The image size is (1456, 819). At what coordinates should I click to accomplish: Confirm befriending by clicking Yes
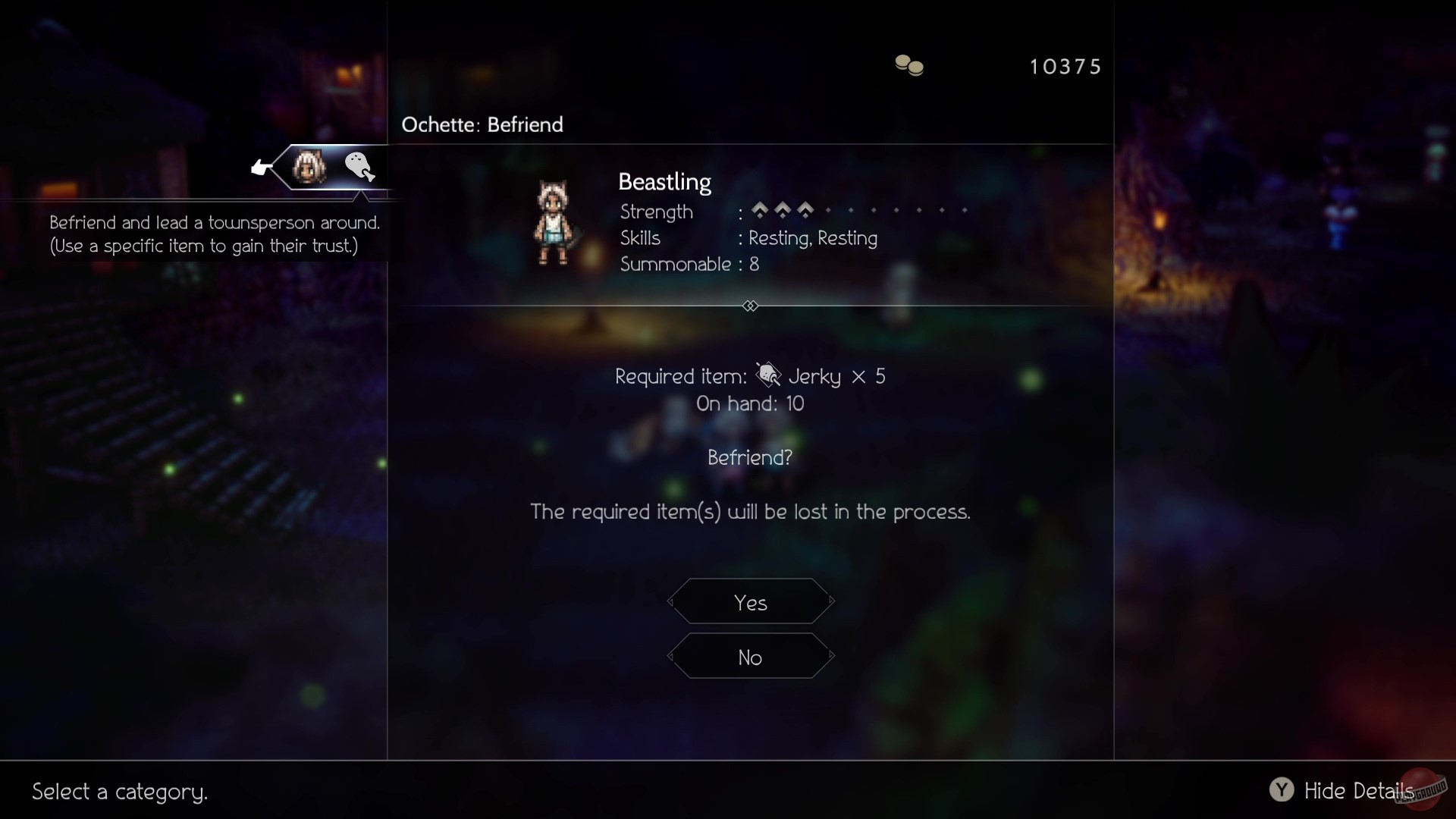750,601
